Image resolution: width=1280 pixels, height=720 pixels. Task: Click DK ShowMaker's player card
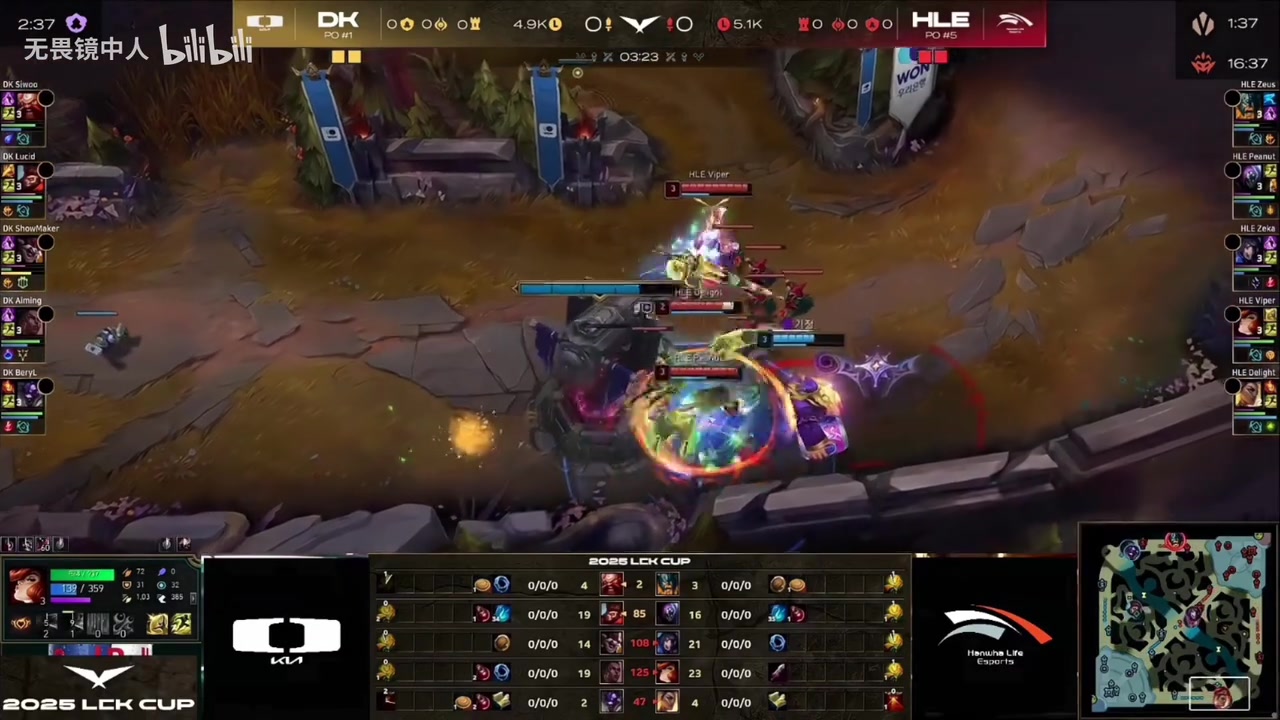pyautogui.click(x=24, y=262)
